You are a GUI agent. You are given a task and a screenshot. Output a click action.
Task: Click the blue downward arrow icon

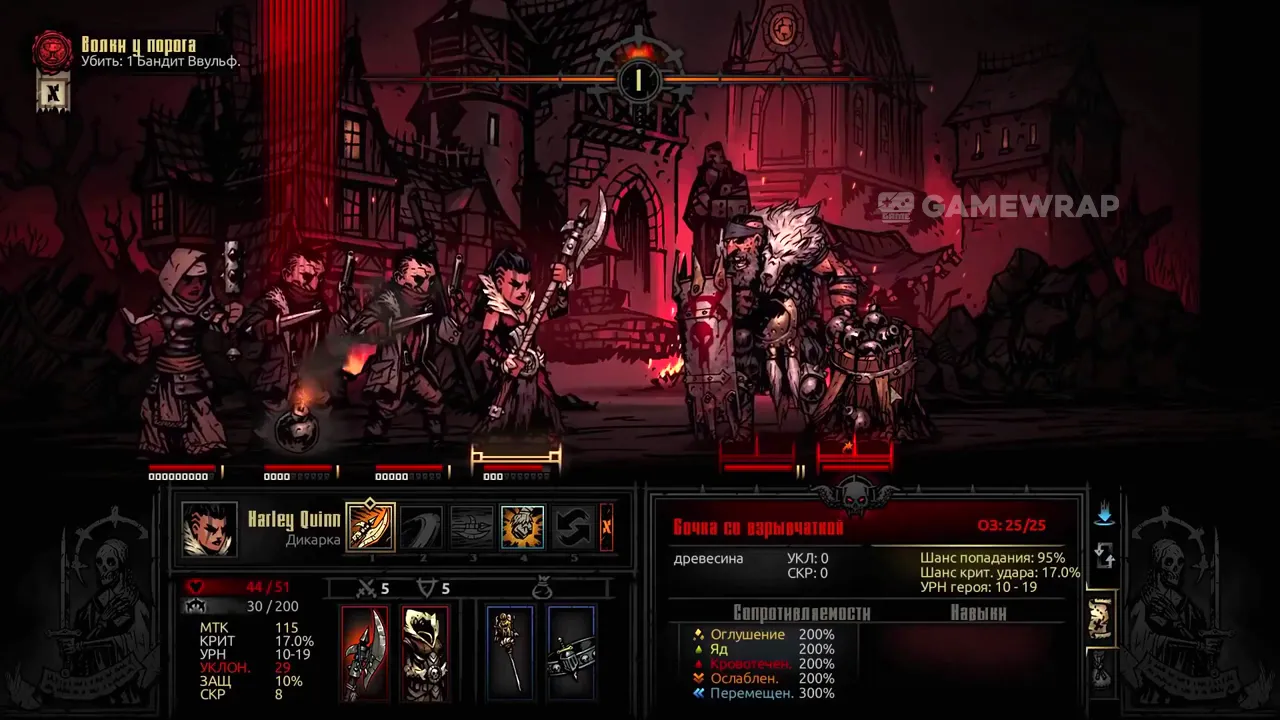click(x=1104, y=515)
